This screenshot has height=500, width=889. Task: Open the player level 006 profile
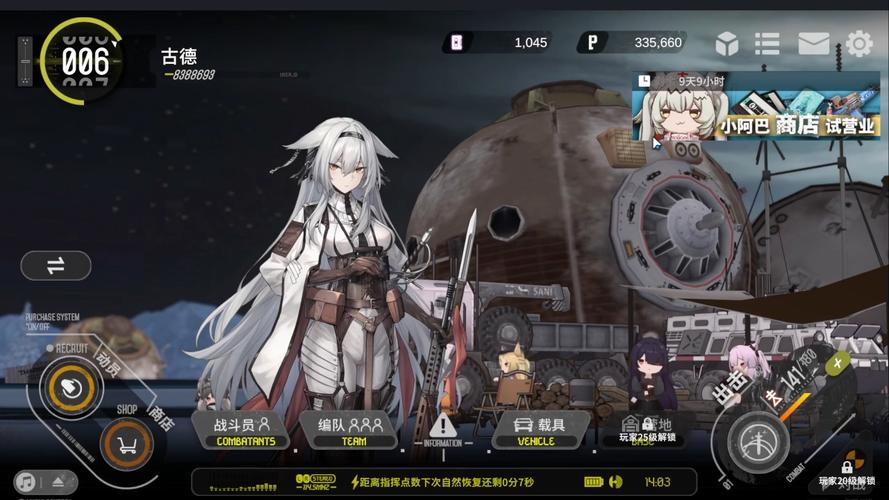[x=83, y=61]
